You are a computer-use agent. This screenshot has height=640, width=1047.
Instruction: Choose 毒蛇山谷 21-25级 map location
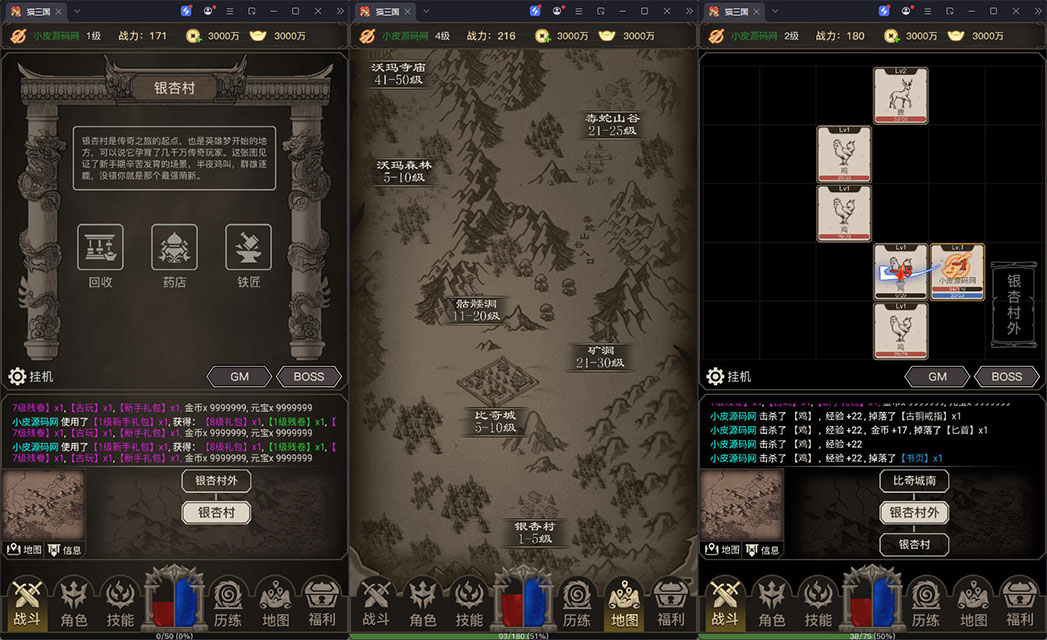click(611, 124)
